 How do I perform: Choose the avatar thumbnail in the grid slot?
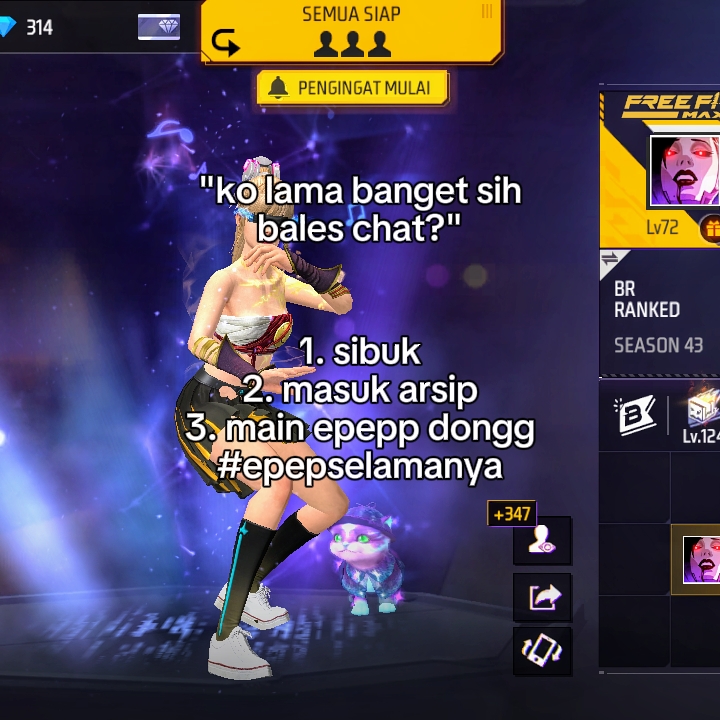(x=700, y=559)
